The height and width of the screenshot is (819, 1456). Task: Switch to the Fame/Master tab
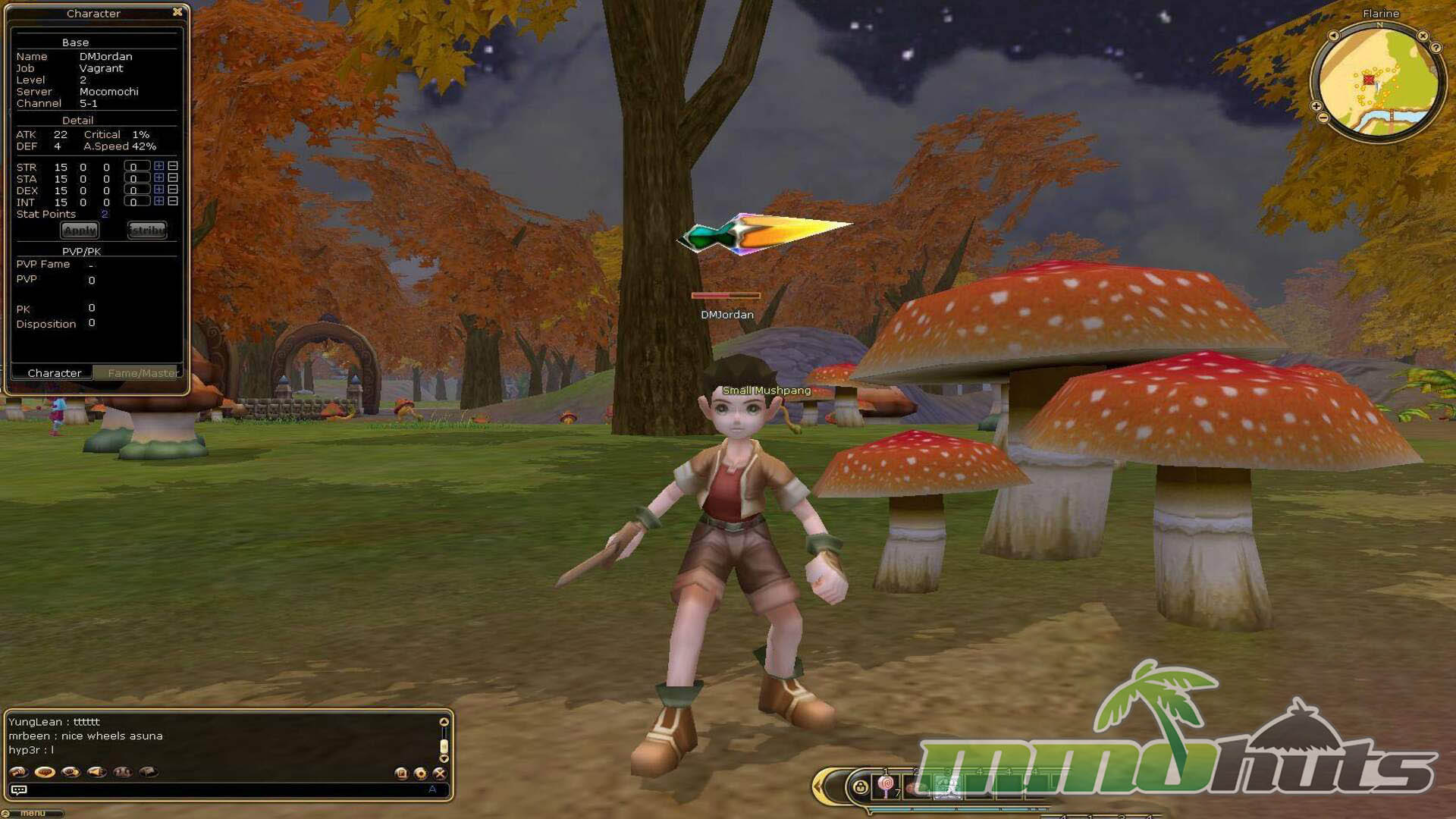(x=142, y=373)
